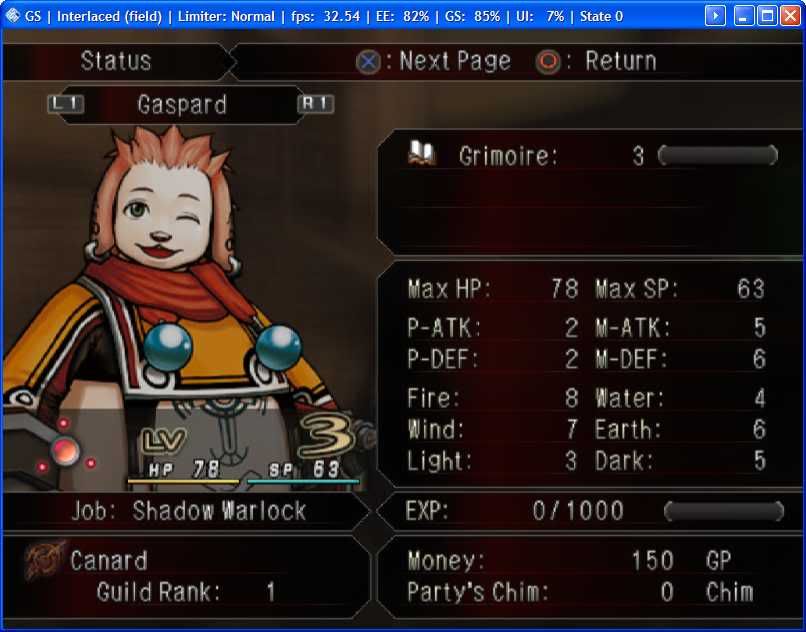Select the Gaspard character name tab
This screenshot has height=632, width=806.
[182, 104]
